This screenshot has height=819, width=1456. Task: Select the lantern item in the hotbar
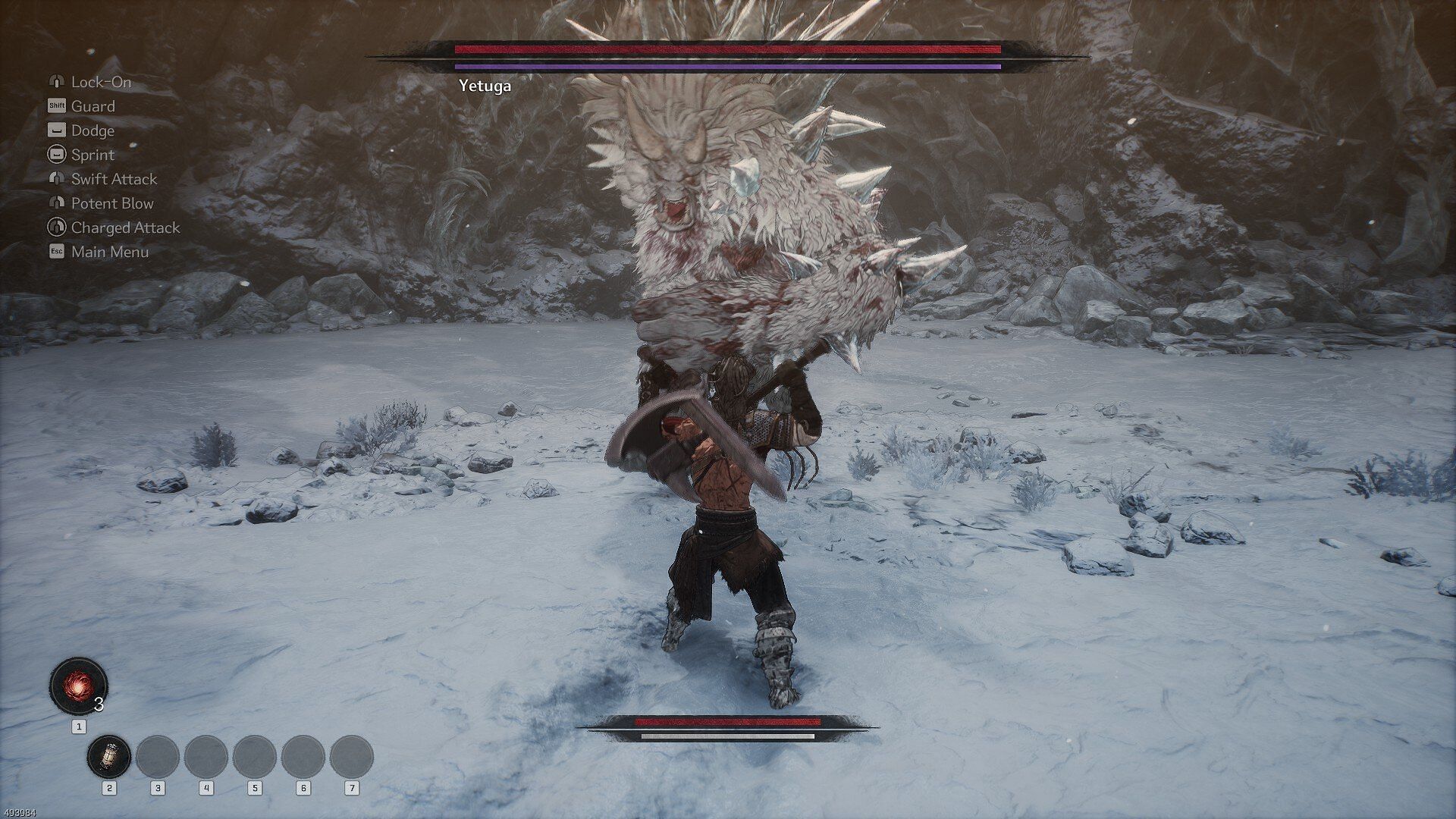tap(109, 756)
